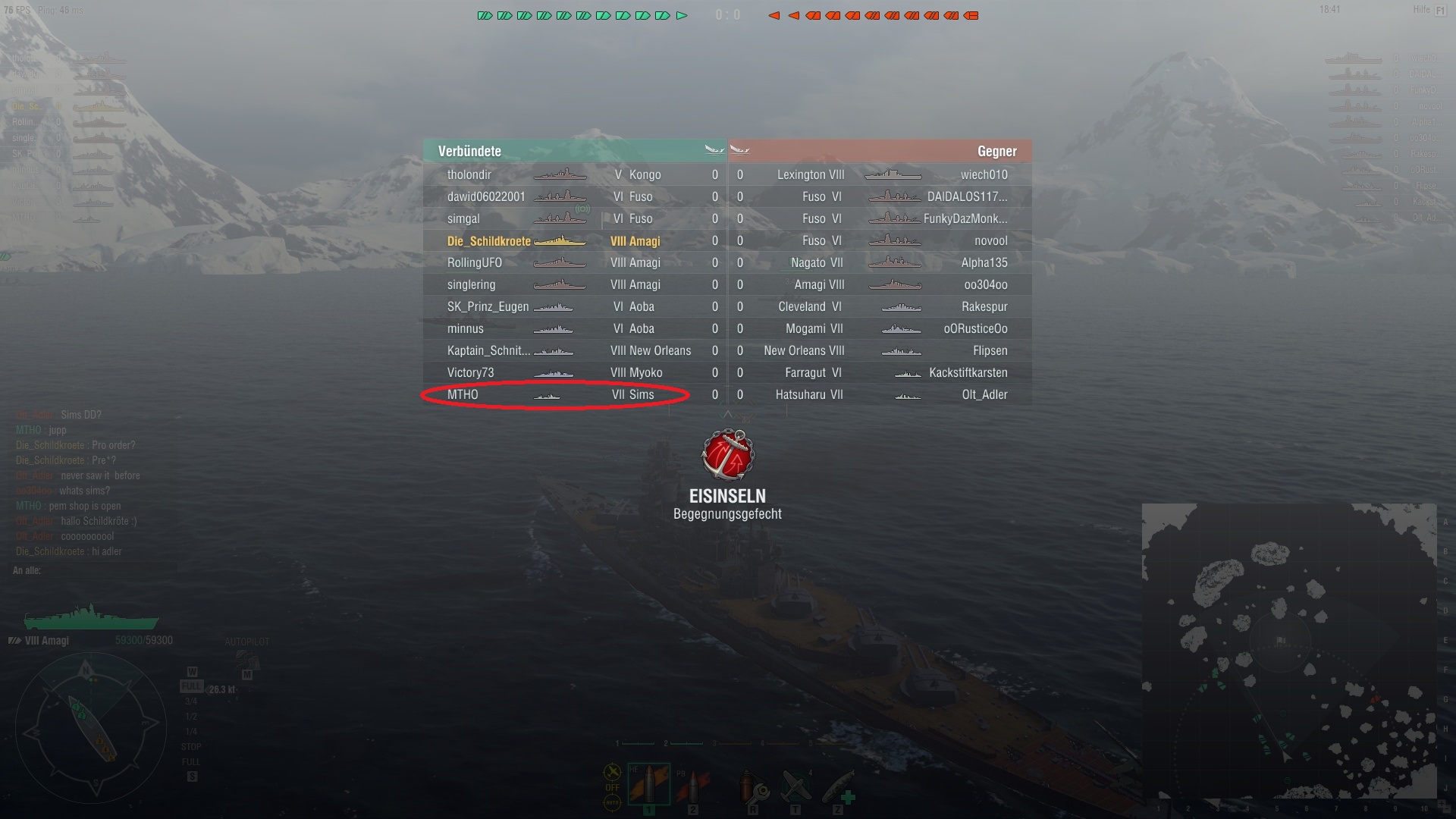Click the green arrow at friendly indicator row end
1456x819 pixels.
(681, 14)
